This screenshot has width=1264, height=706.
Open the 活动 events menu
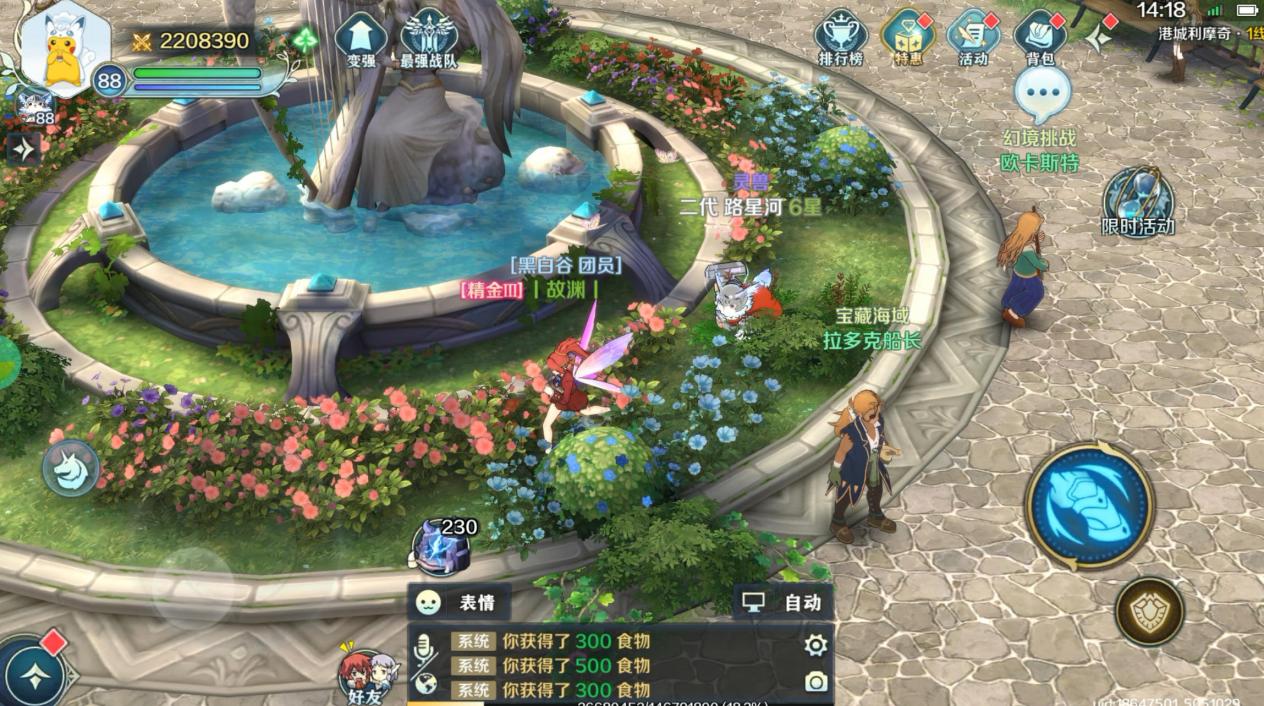point(973,38)
